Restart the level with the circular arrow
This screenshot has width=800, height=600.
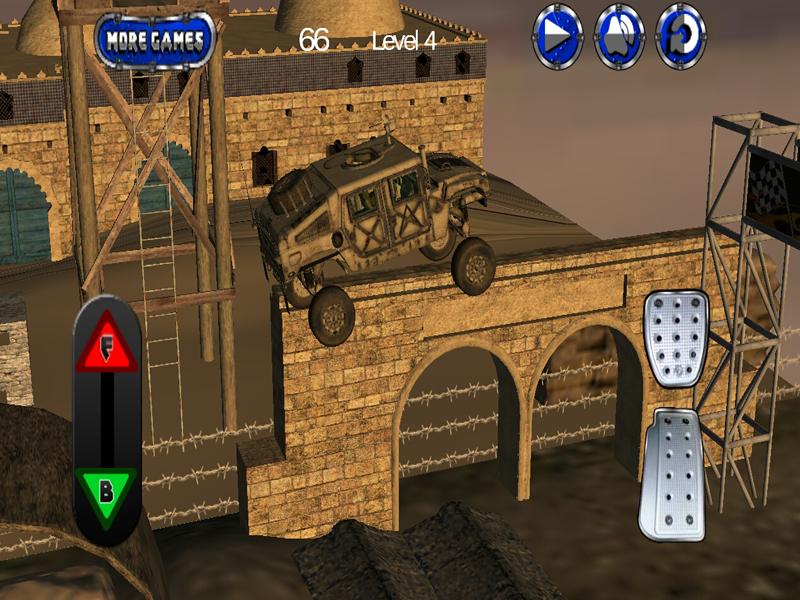(681, 37)
